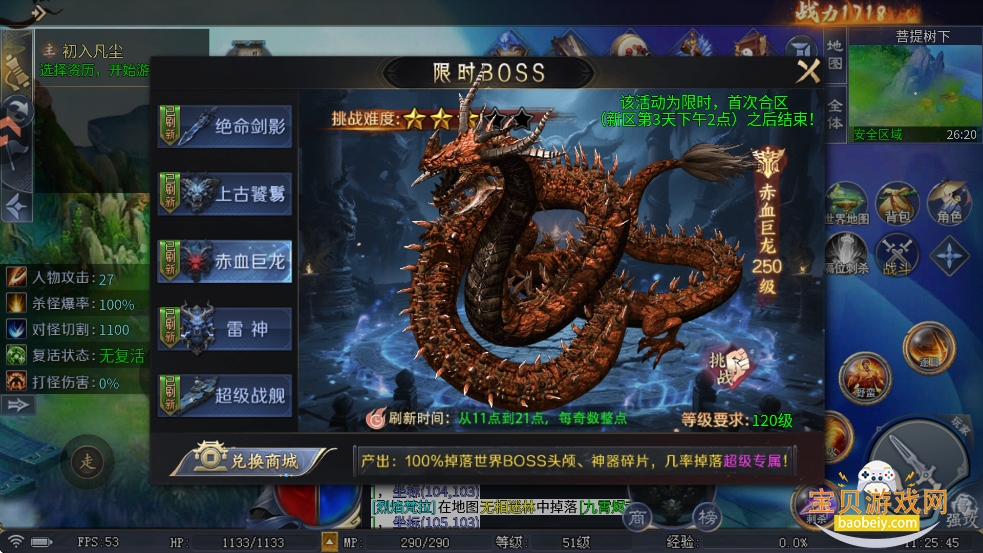
Task: Open the 商 shop round button
Action: (x=638, y=517)
